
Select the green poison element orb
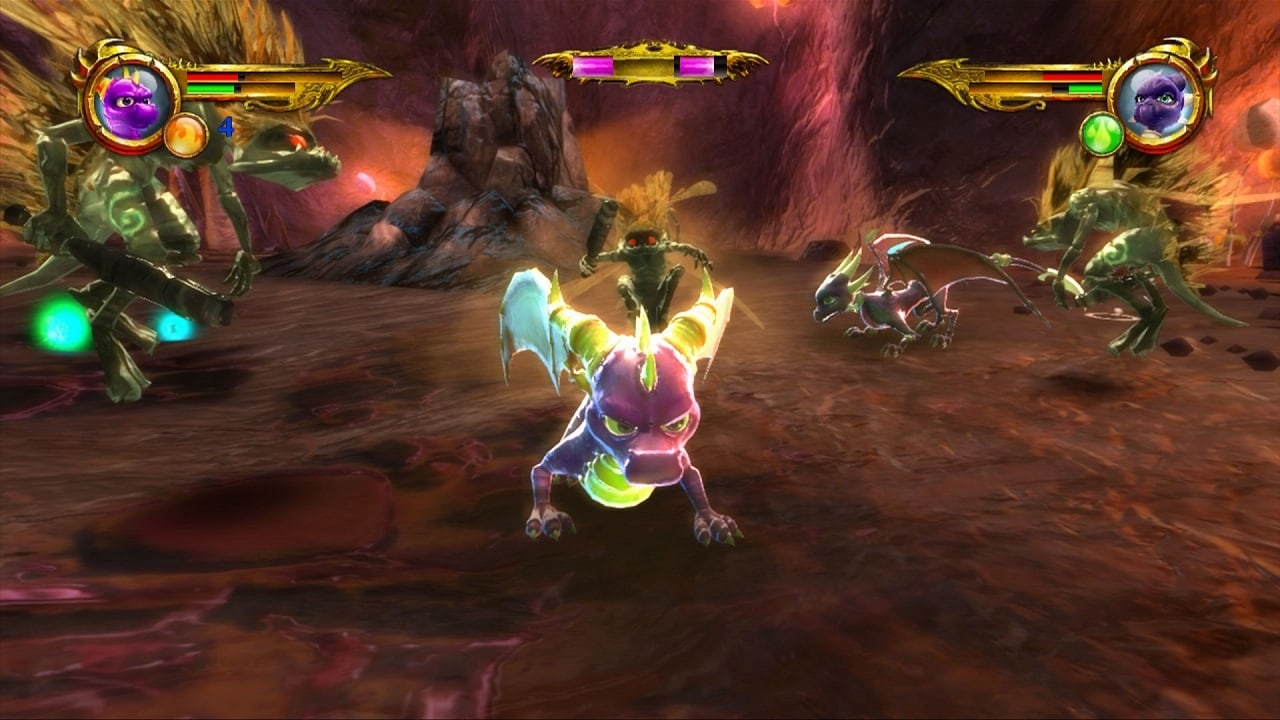pyautogui.click(x=1102, y=134)
